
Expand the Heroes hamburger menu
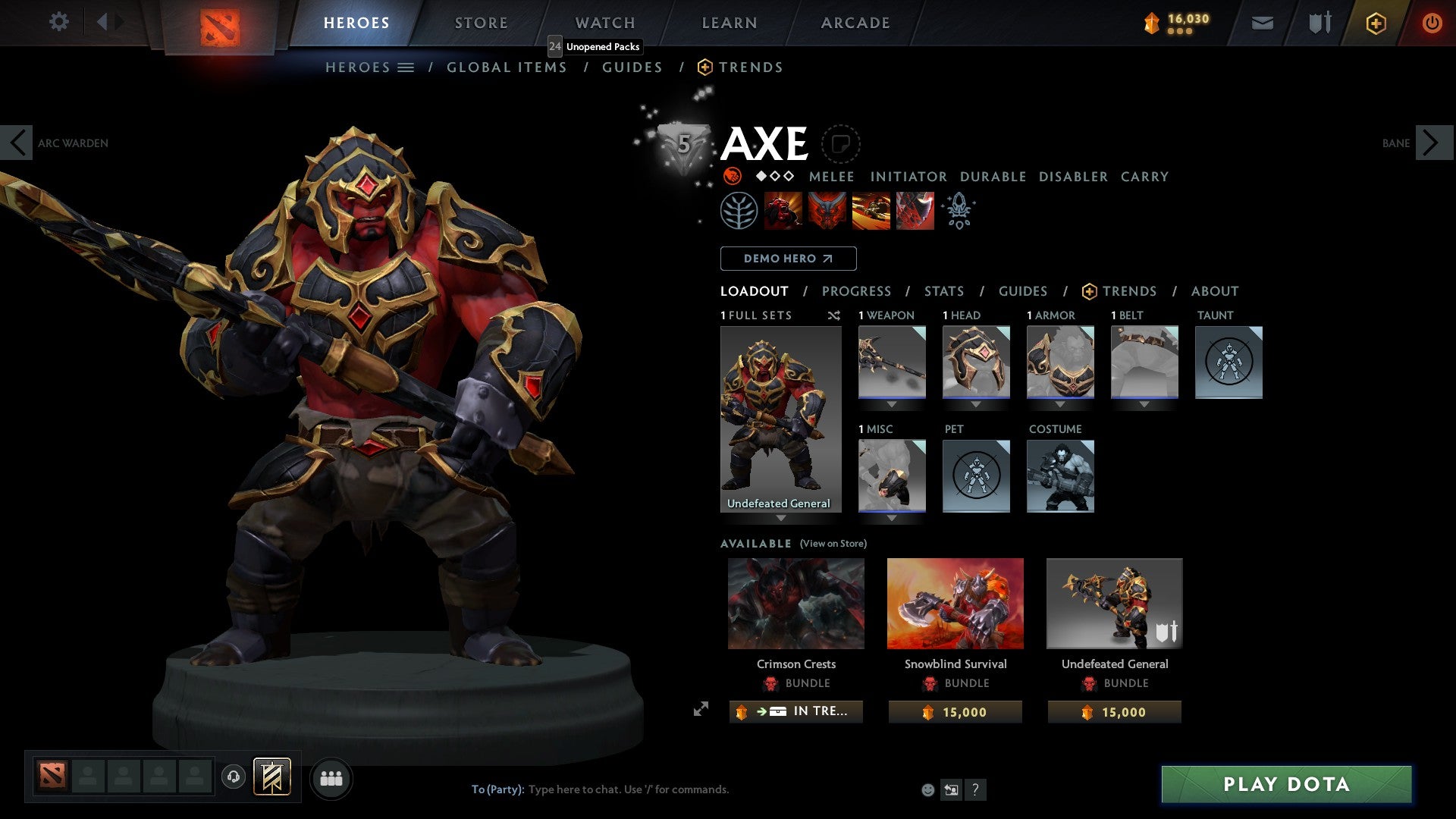(x=405, y=67)
